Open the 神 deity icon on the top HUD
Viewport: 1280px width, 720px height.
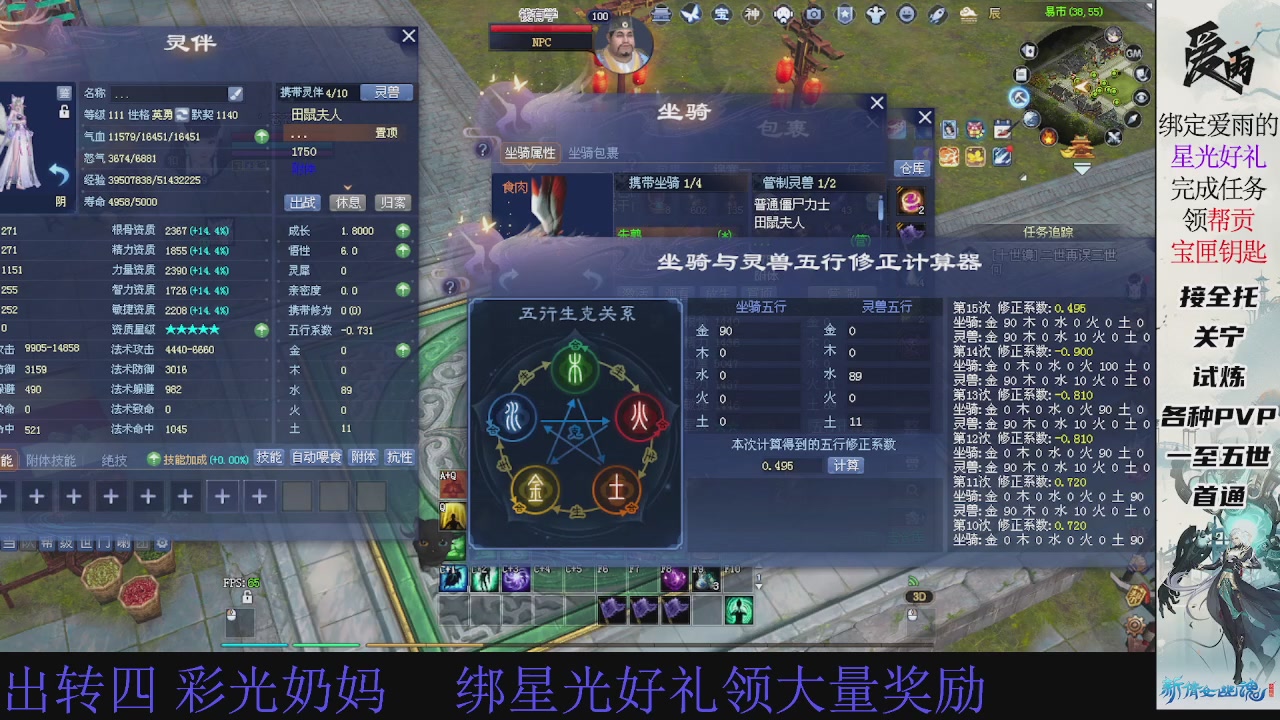[752, 14]
